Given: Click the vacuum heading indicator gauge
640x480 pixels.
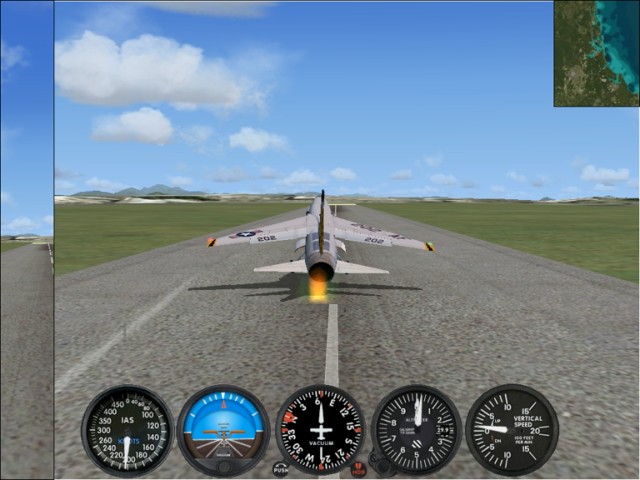Looking at the screenshot, I should [320, 430].
